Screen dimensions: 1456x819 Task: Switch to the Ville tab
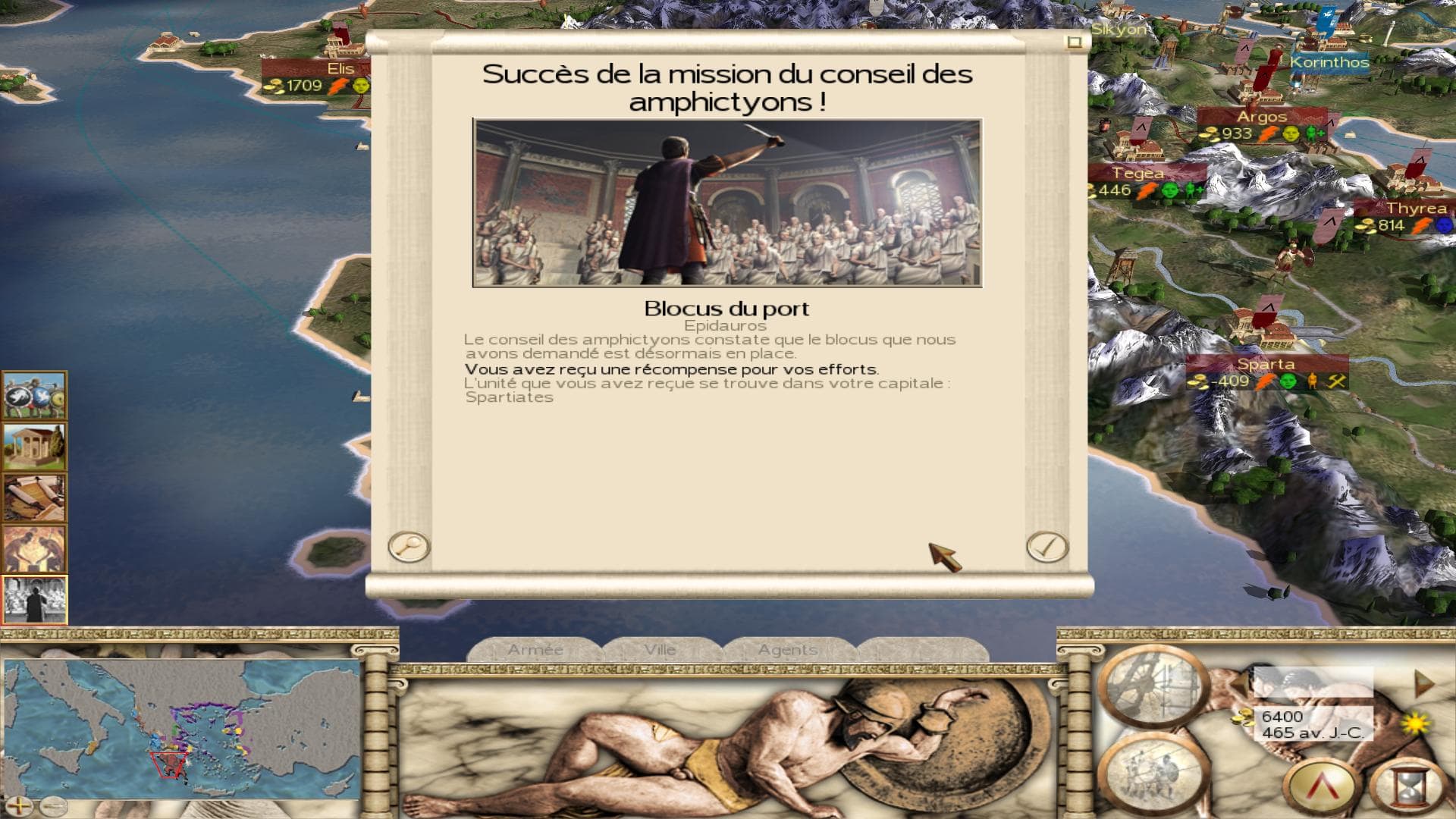(x=660, y=650)
